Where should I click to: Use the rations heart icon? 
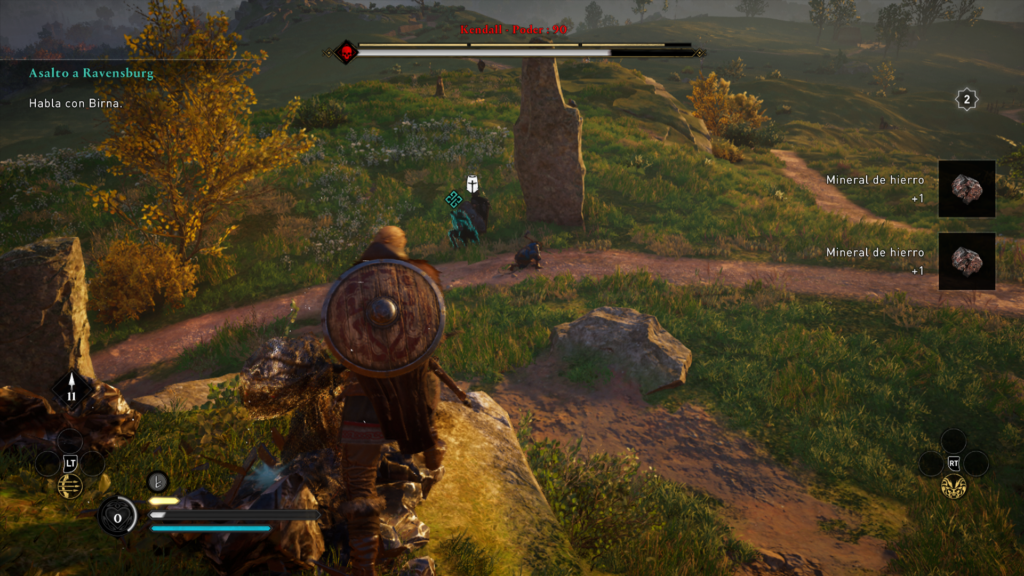point(118,517)
